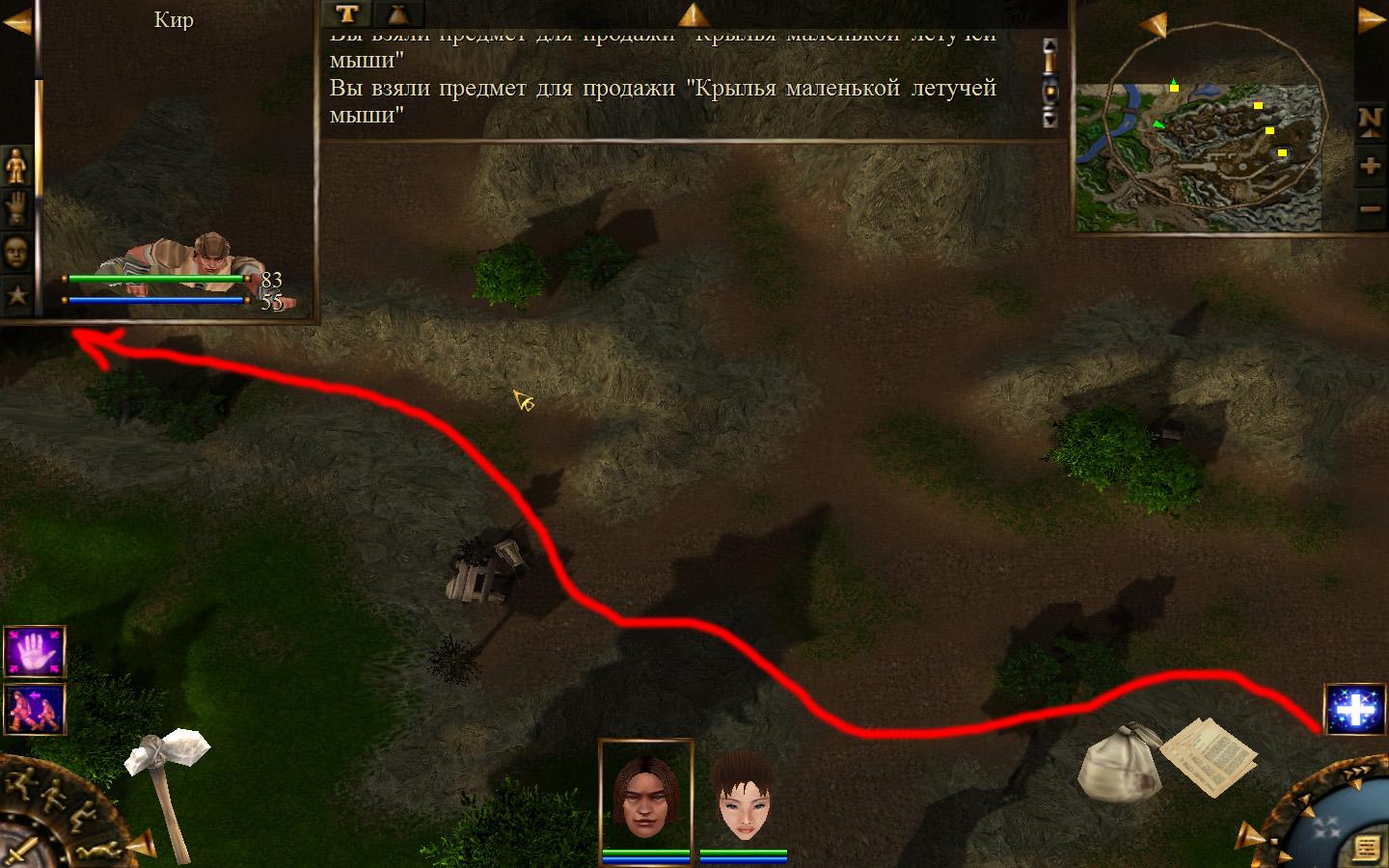The image size is (1389, 868).
Task: Activate the purple open-hand ability
Action: tap(35, 653)
